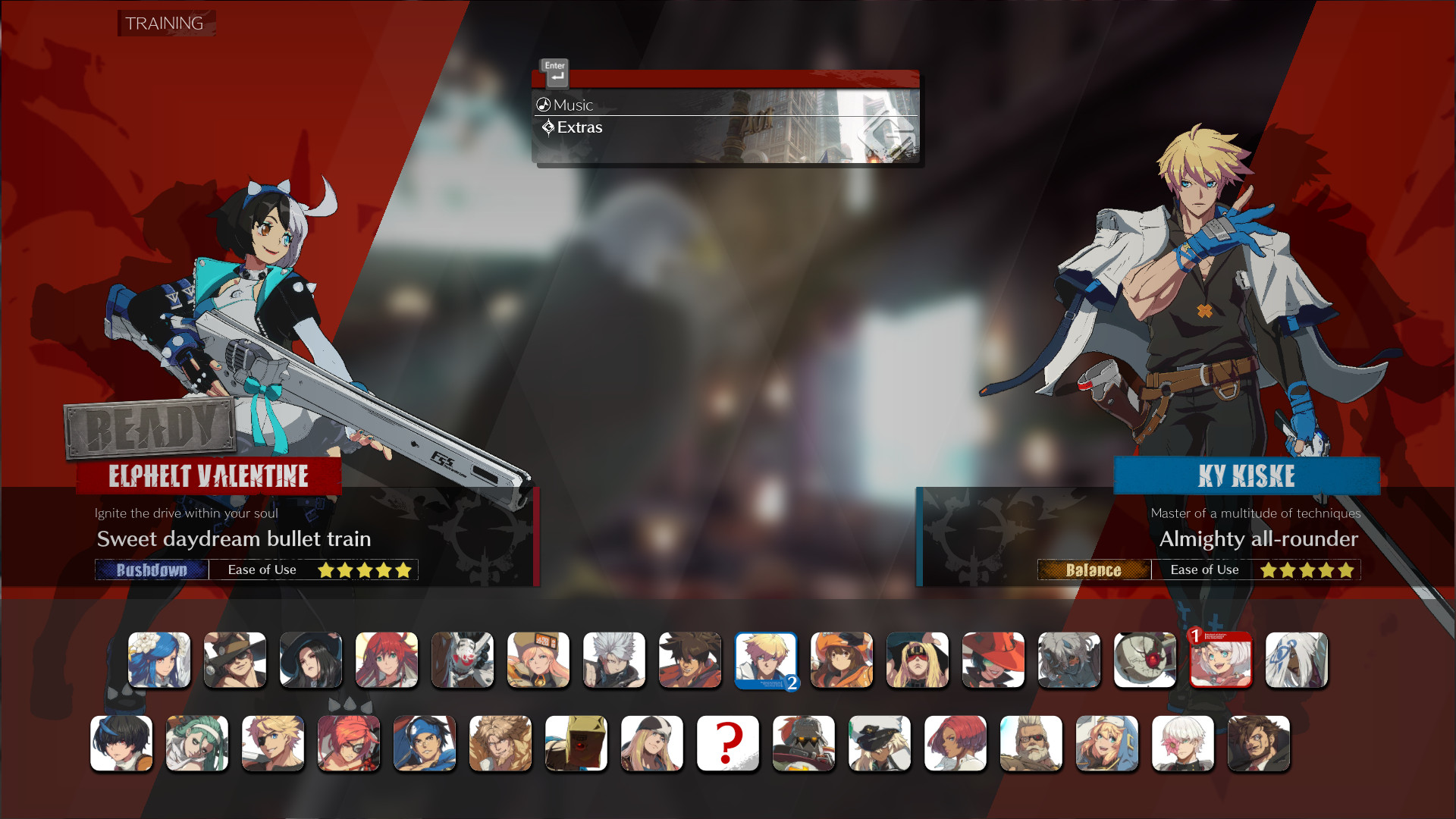The height and width of the screenshot is (819, 1456).
Task: Click Ky Kiske's player 2 highlighted portrait
Action: (x=765, y=661)
